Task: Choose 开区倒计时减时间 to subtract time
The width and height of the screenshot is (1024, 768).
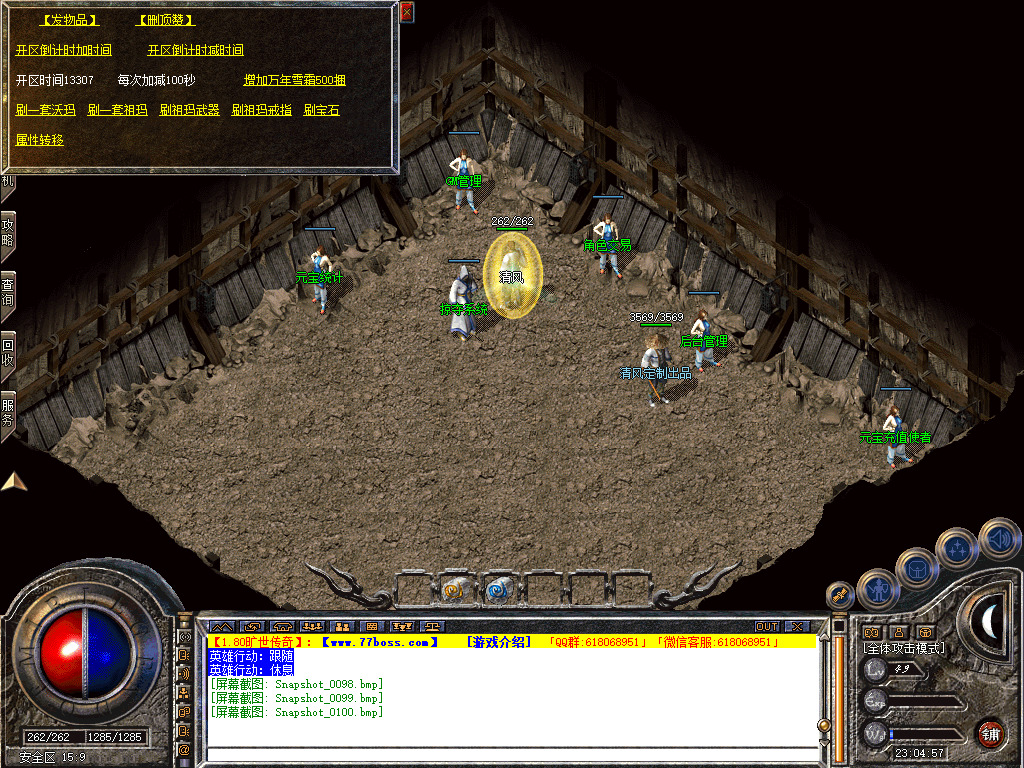Action: [195, 50]
